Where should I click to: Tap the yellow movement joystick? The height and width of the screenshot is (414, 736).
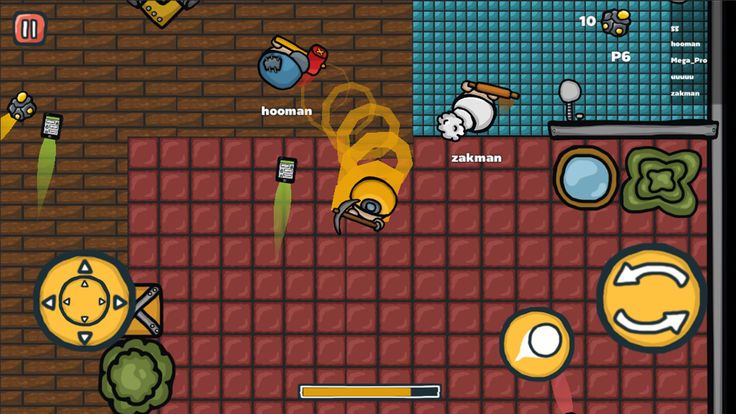[84, 299]
